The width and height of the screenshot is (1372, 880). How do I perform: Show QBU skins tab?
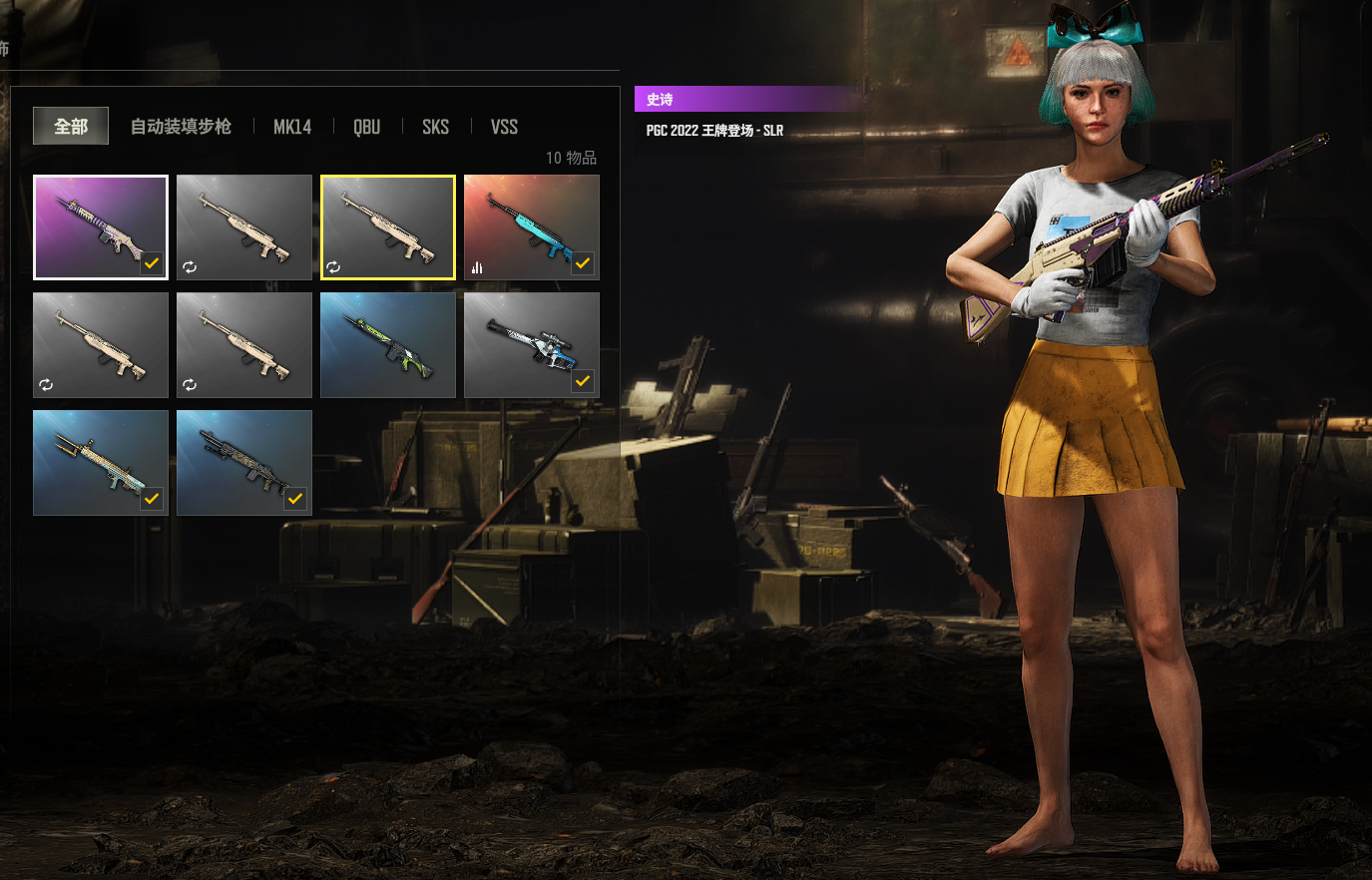coord(366,127)
